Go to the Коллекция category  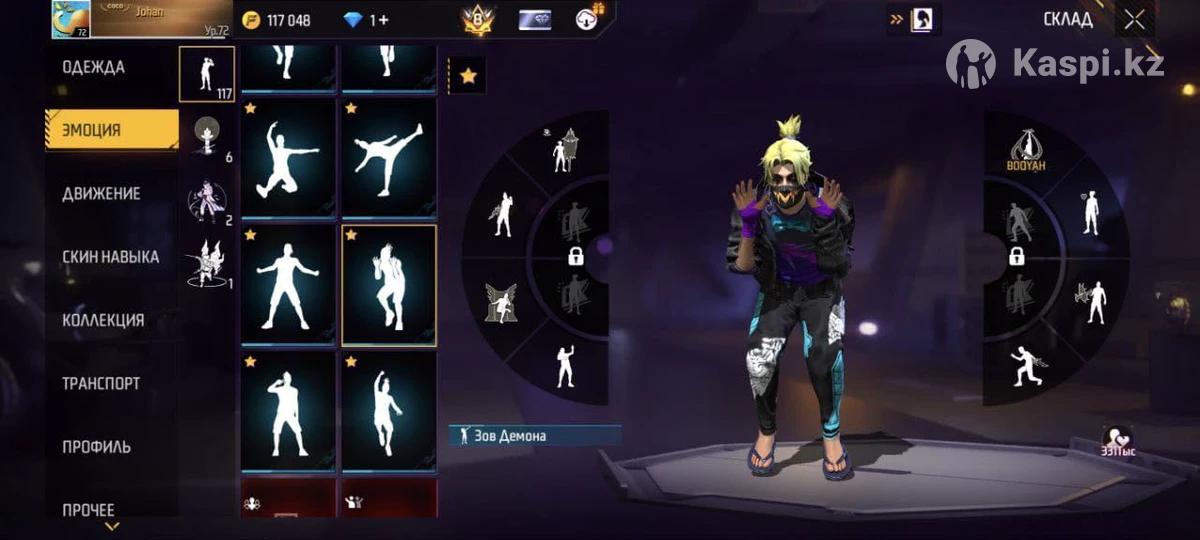pyautogui.click(x=103, y=320)
